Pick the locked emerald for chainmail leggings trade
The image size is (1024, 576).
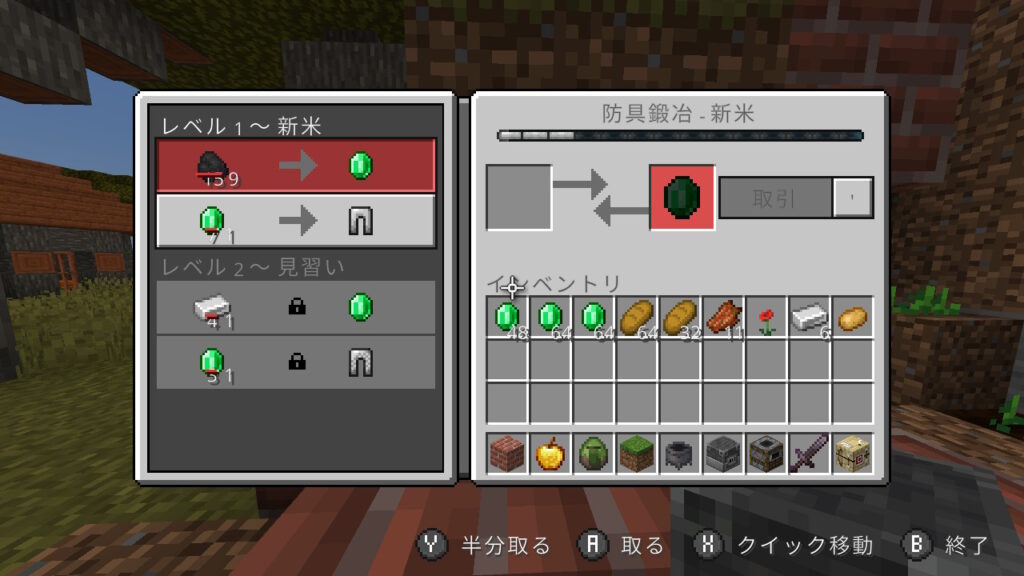(x=296, y=362)
